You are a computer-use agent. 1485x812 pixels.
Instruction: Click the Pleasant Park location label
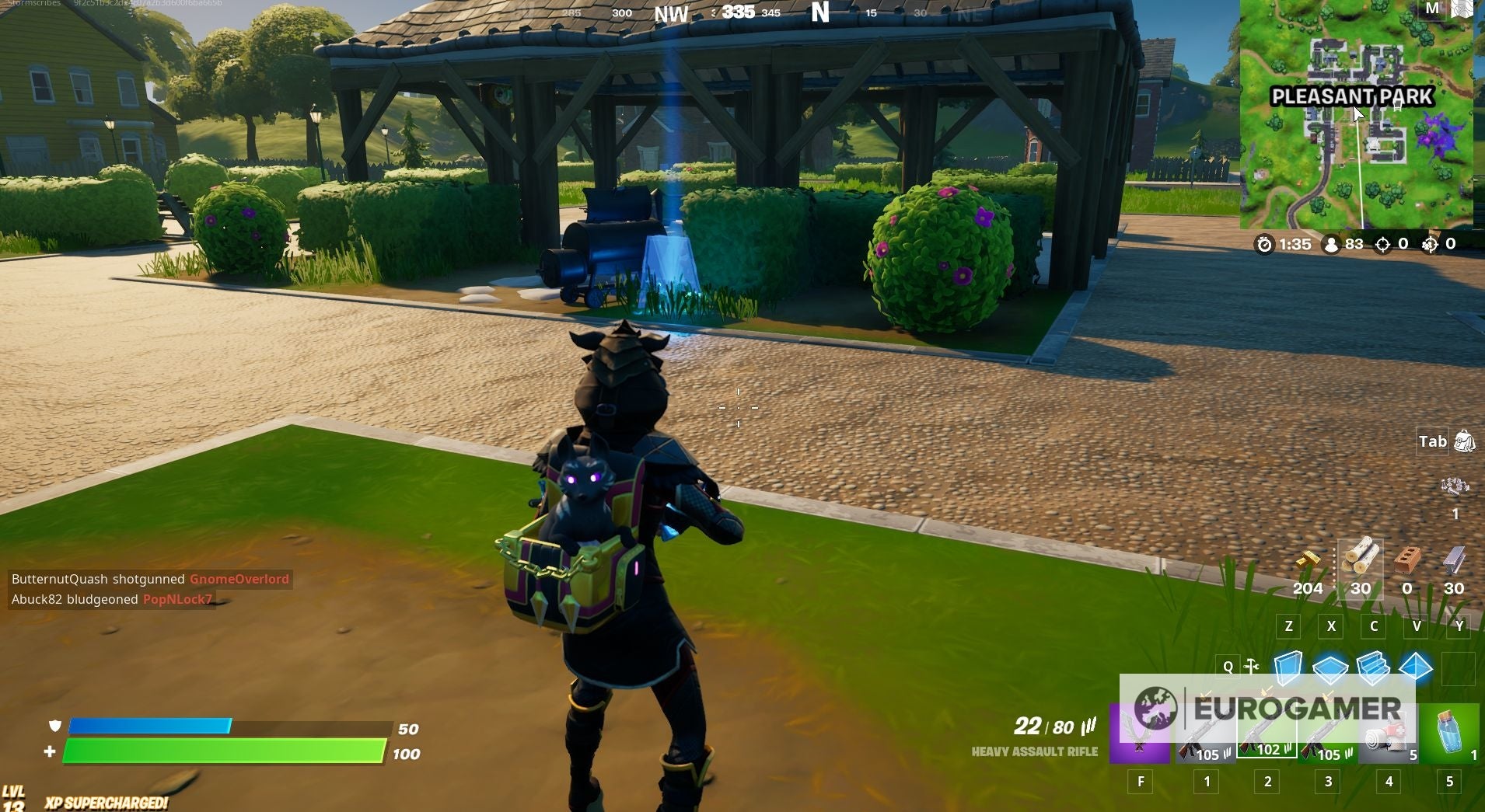pos(1353,96)
